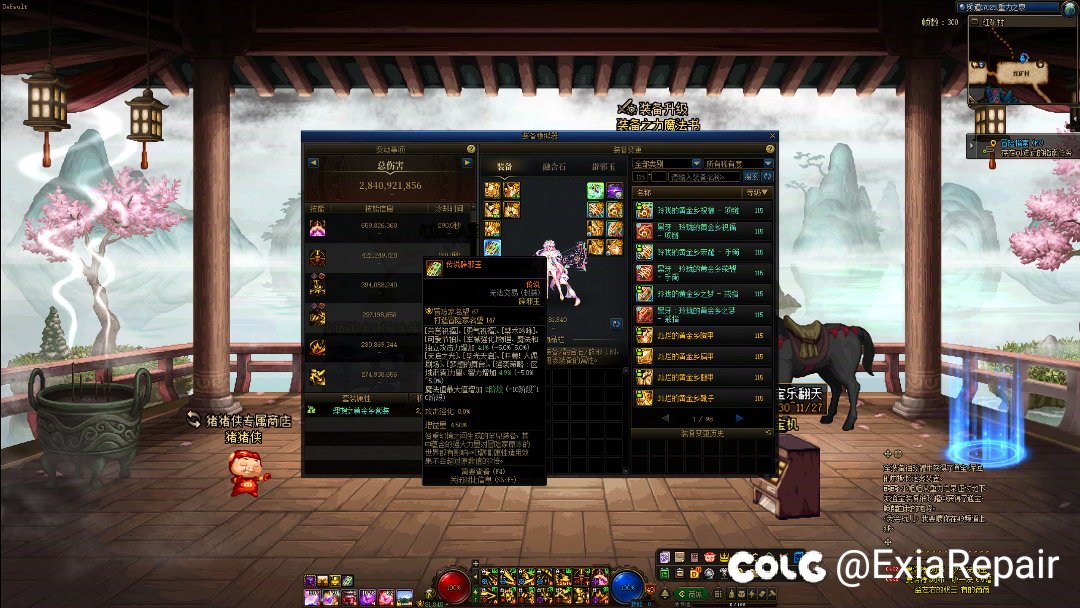1080x608 pixels.
Task: Close the equipment simulator window
Action: (x=772, y=136)
